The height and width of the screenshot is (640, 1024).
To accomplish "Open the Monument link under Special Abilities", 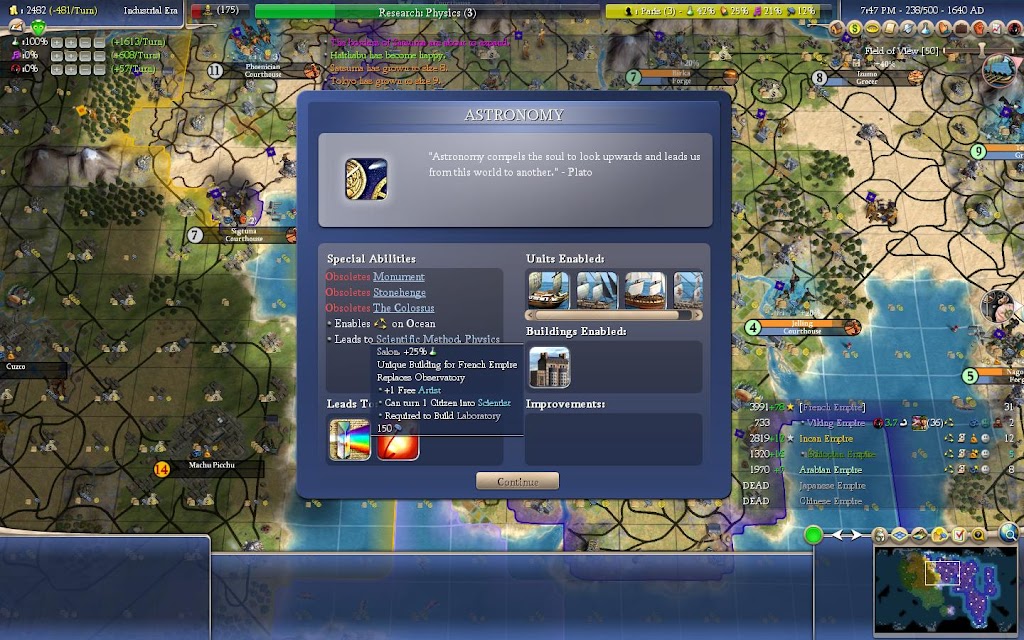I will 398,277.
